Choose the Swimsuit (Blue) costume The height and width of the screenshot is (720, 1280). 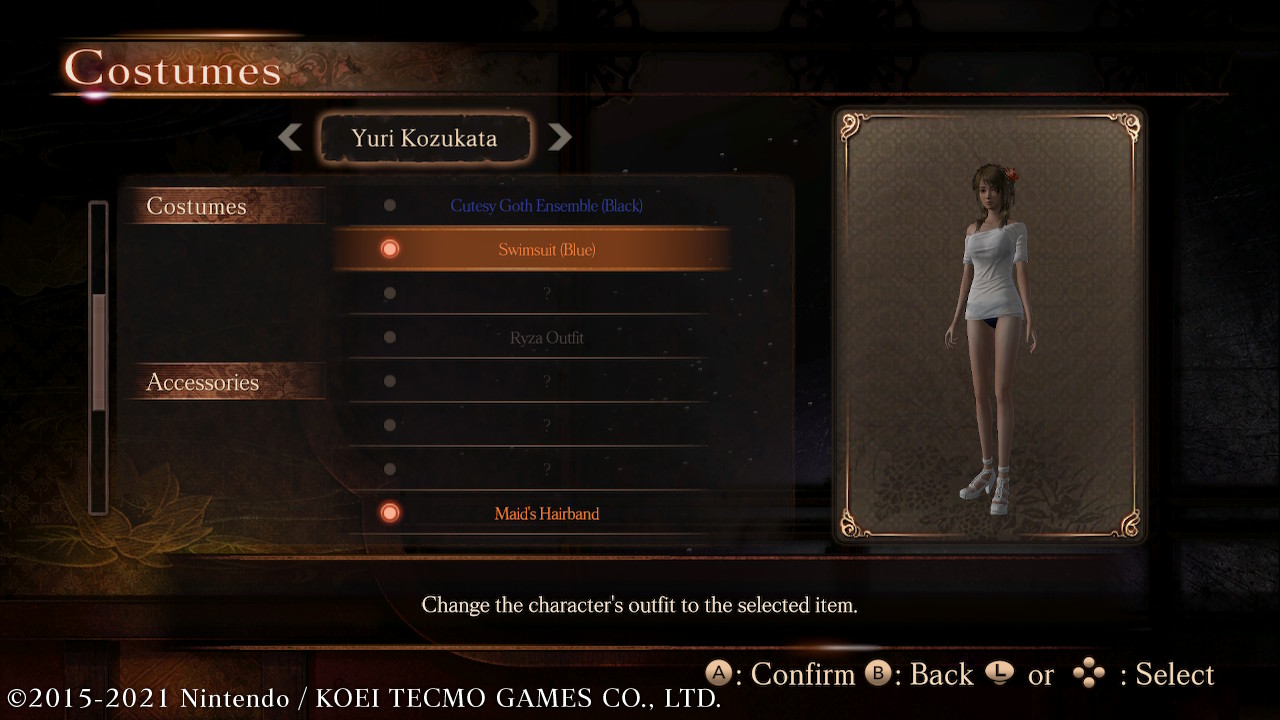tap(546, 250)
